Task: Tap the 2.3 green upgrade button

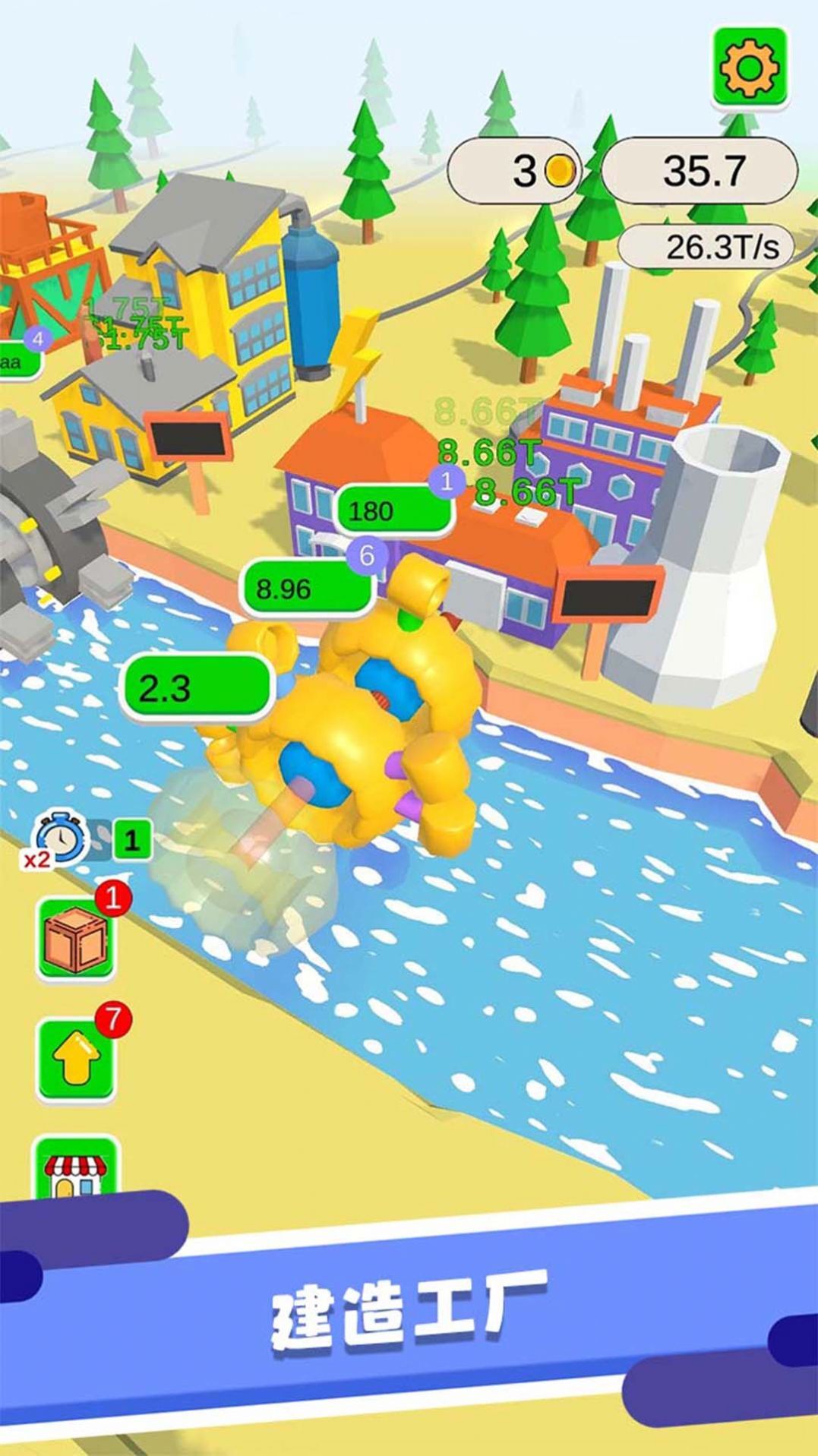Action: click(196, 687)
